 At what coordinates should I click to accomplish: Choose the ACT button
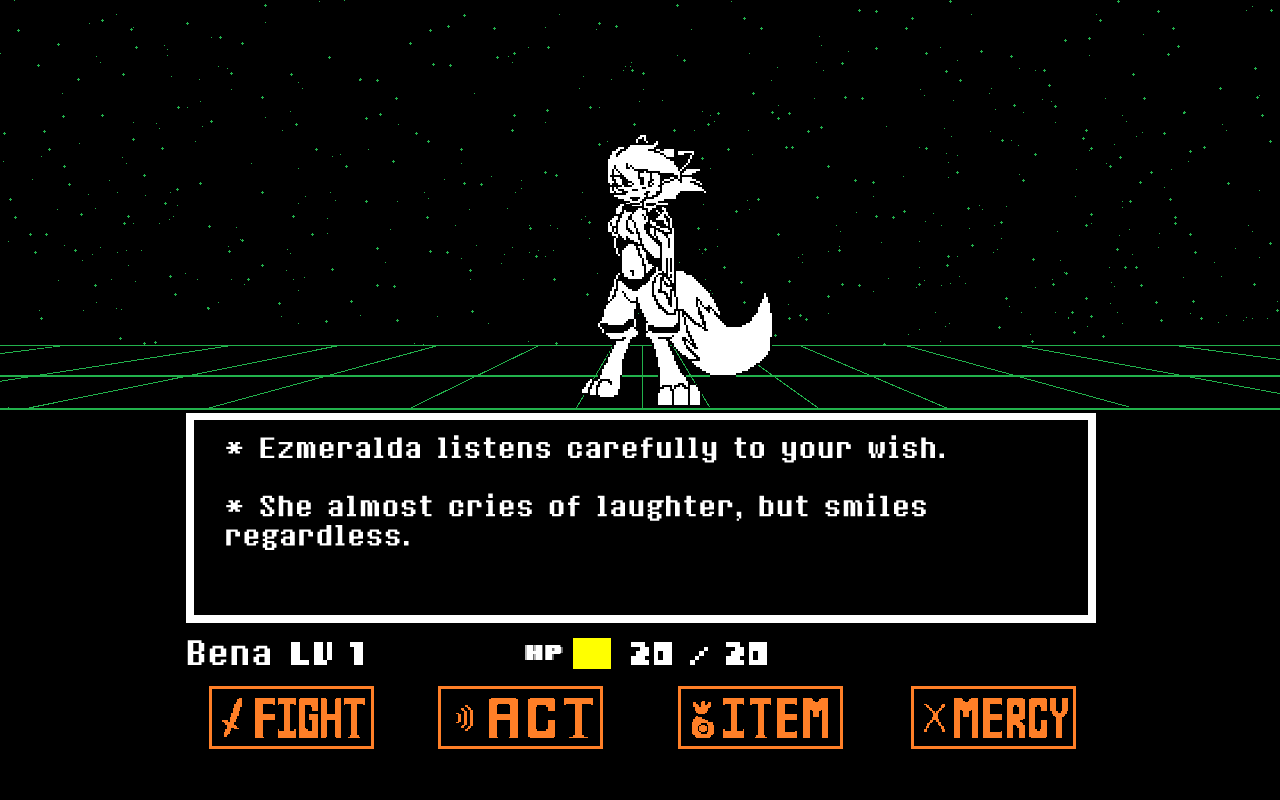click(x=520, y=717)
